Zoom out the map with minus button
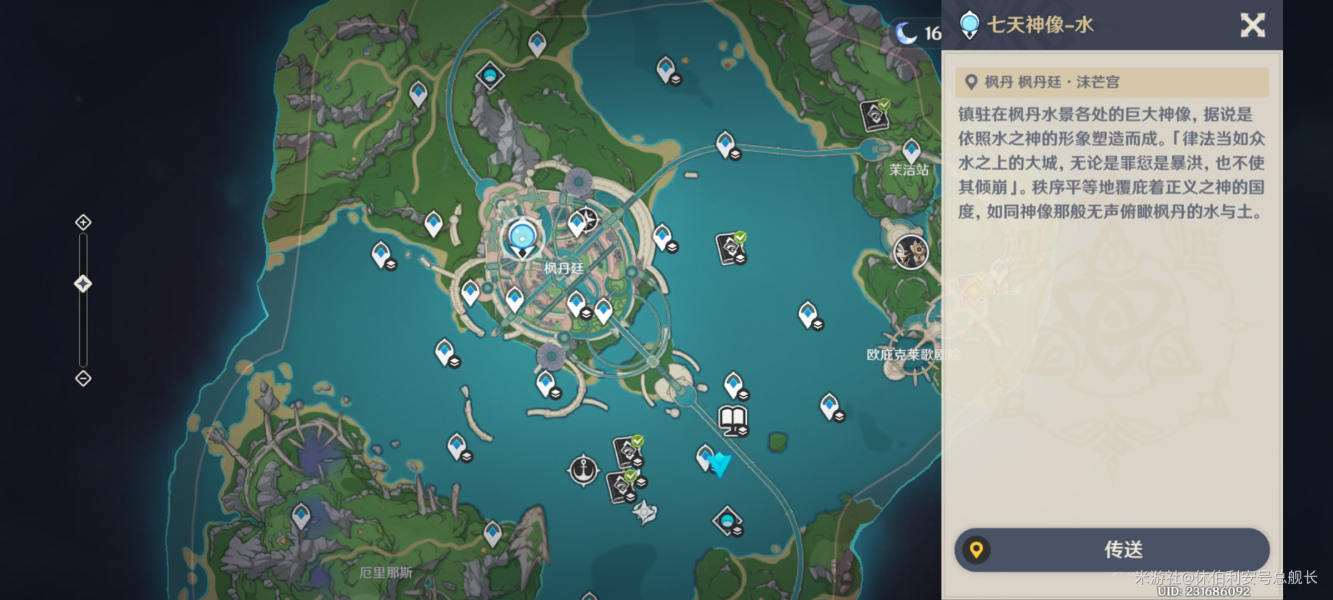The height and width of the screenshot is (600, 1333). pos(83,378)
